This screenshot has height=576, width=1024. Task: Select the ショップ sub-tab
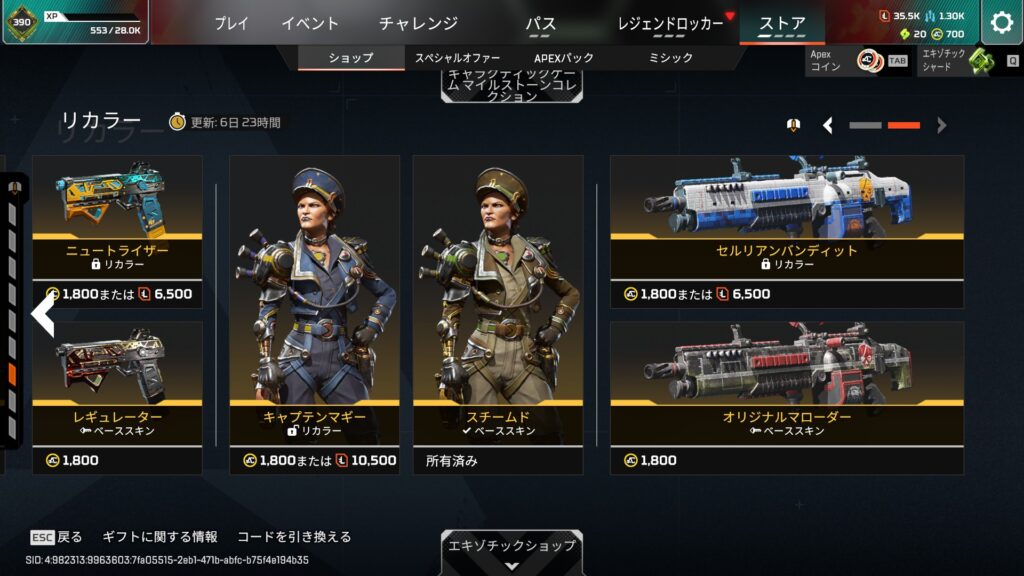pos(351,58)
